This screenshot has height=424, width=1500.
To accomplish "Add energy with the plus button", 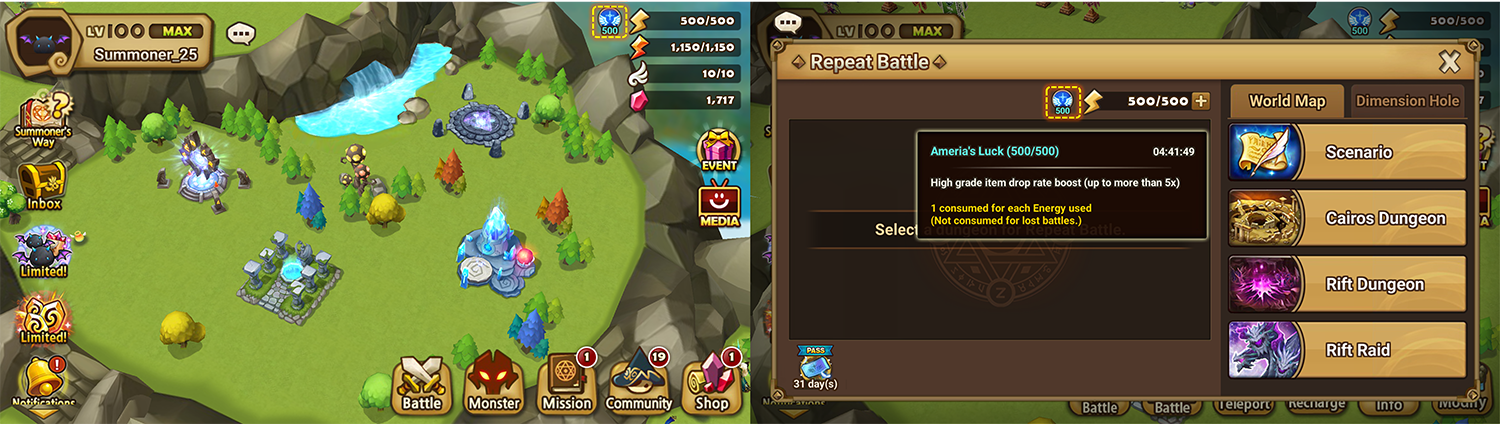I will pos(1201,101).
